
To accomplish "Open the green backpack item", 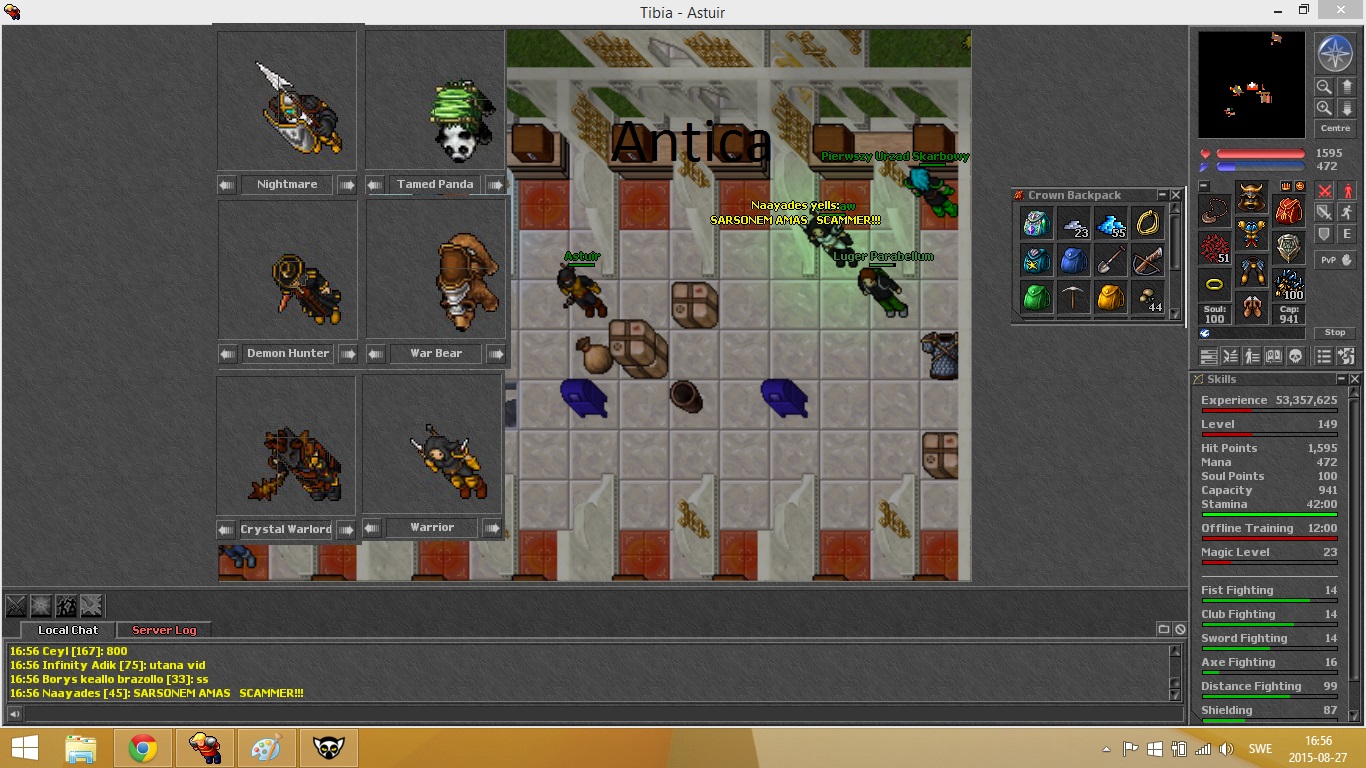I will (1036, 297).
